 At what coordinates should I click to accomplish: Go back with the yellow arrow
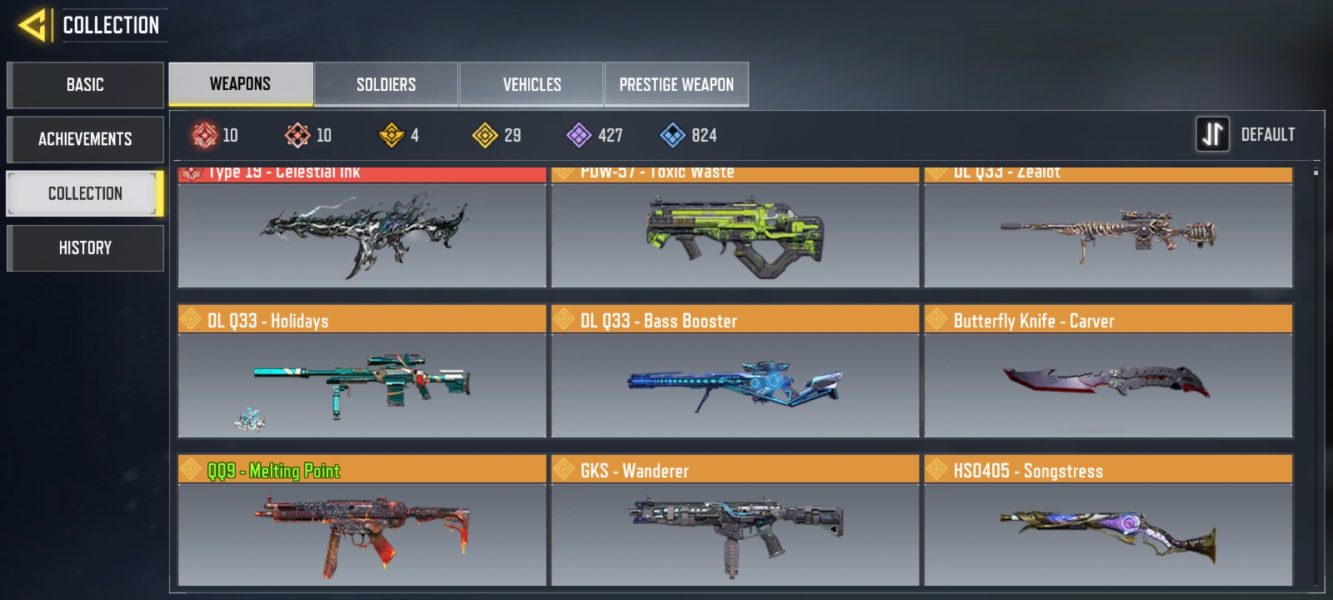point(34,25)
